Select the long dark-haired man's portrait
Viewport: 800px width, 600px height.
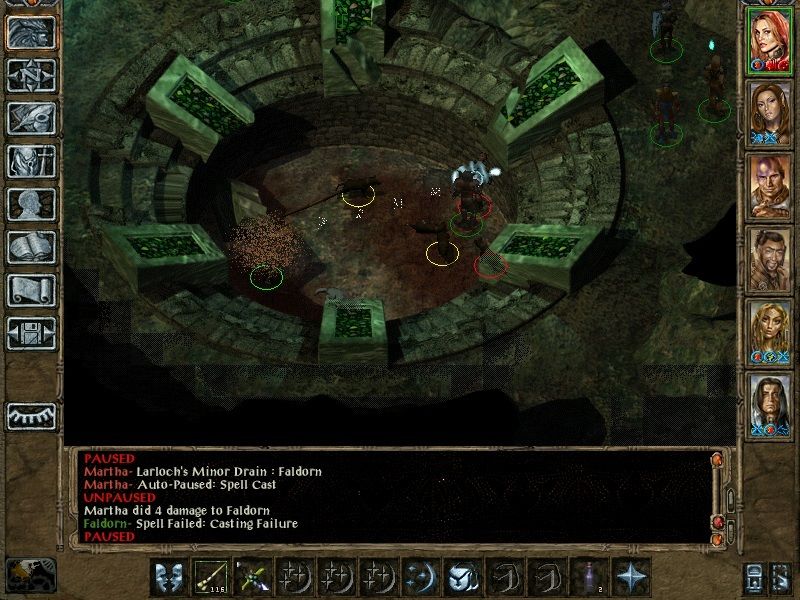point(770,405)
